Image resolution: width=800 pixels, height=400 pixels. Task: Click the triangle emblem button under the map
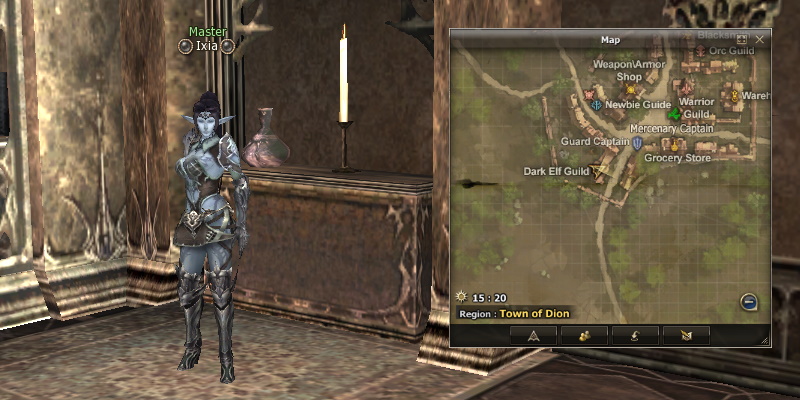tap(533, 335)
